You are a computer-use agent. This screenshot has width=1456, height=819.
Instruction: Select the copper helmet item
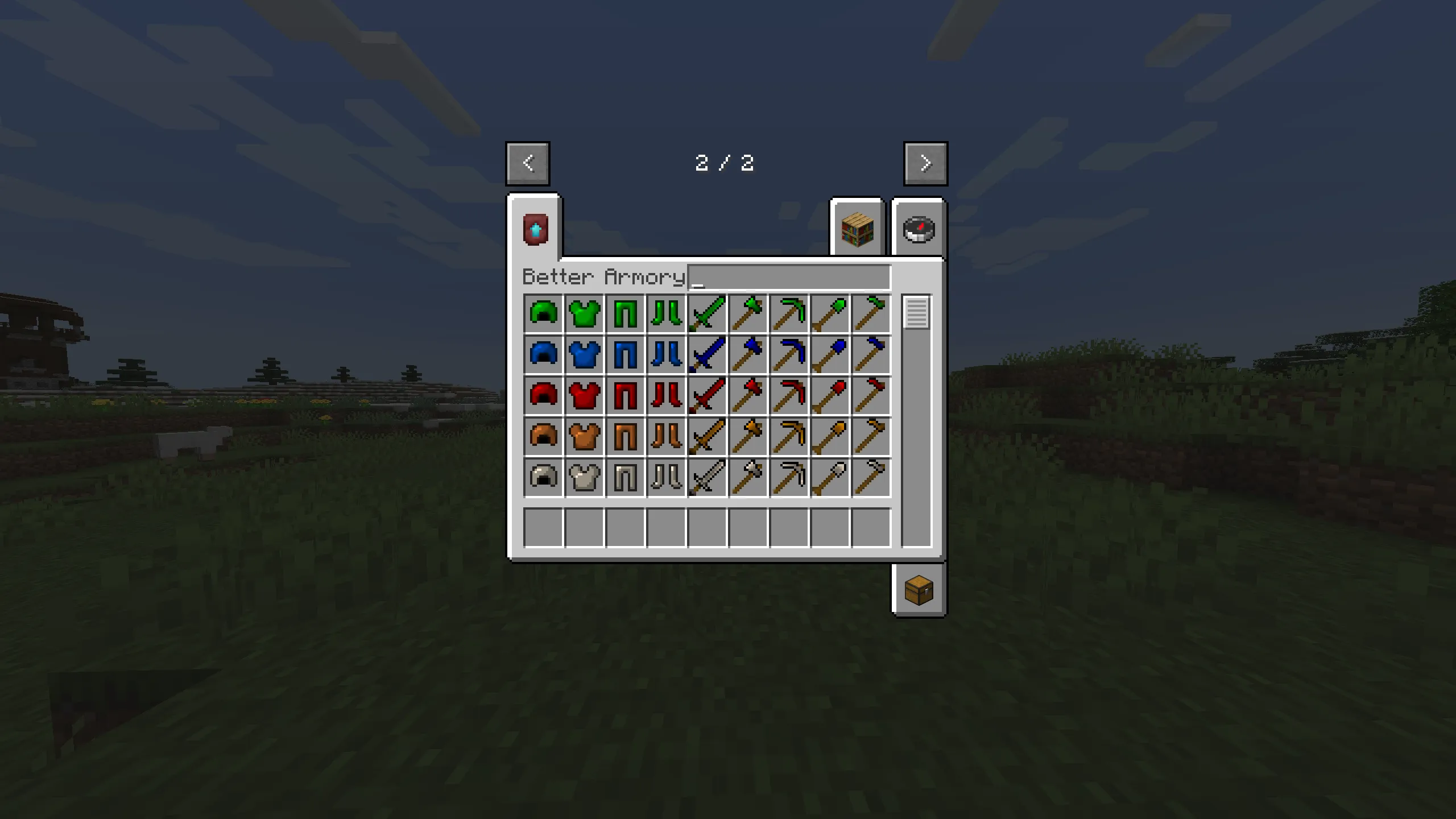(543, 435)
